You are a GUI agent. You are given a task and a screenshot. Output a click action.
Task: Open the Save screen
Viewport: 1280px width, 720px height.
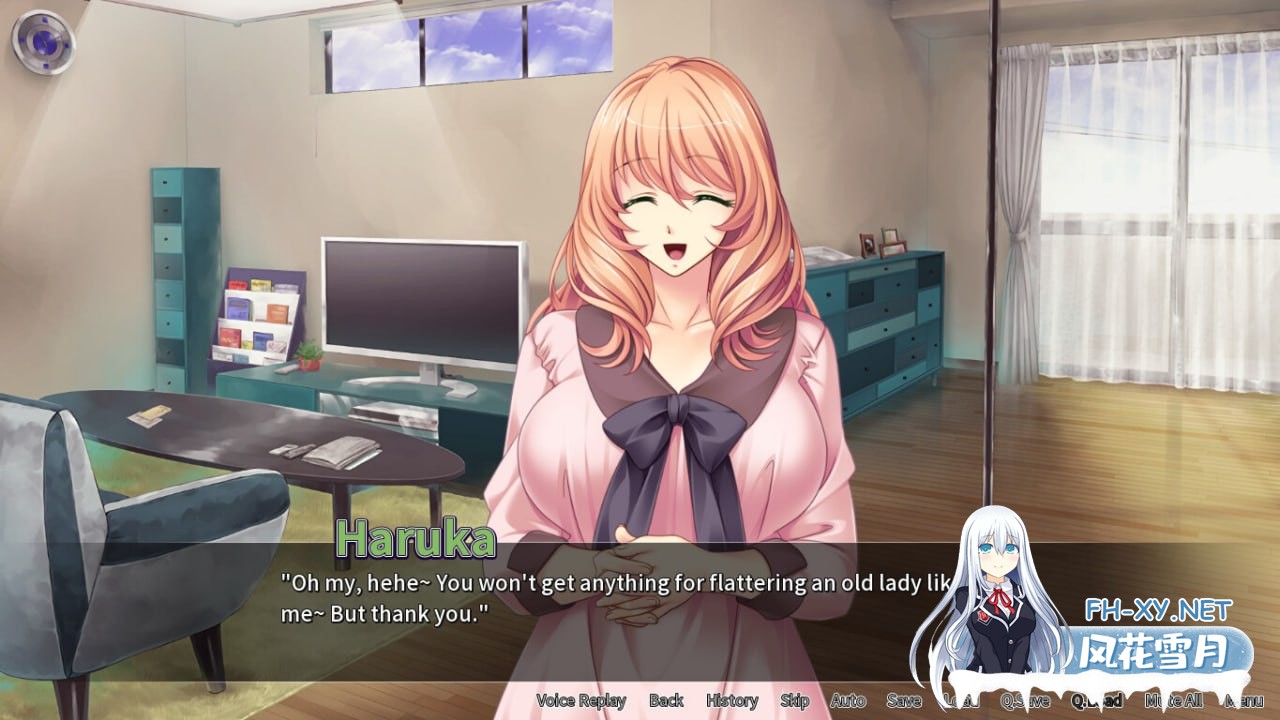(x=904, y=701)
